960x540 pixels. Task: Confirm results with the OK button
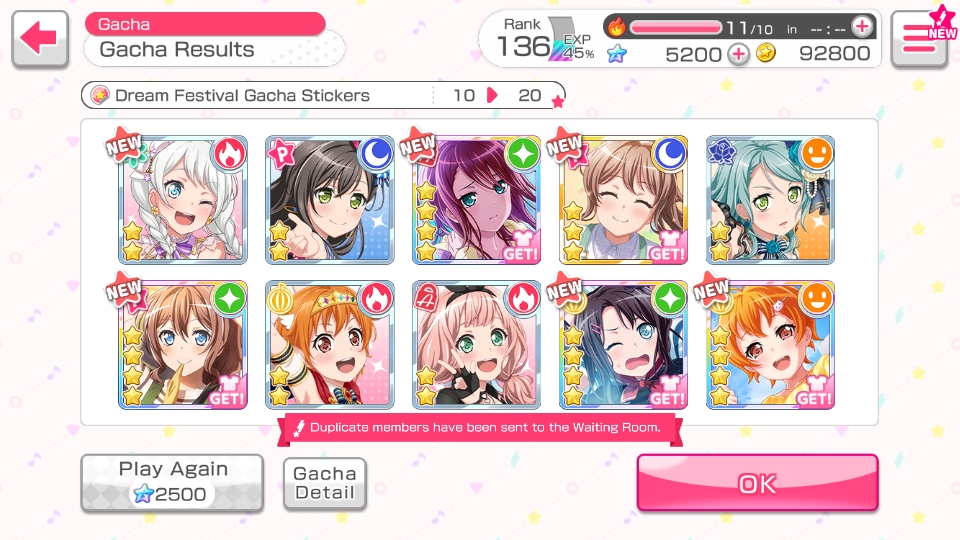[757, 484]
